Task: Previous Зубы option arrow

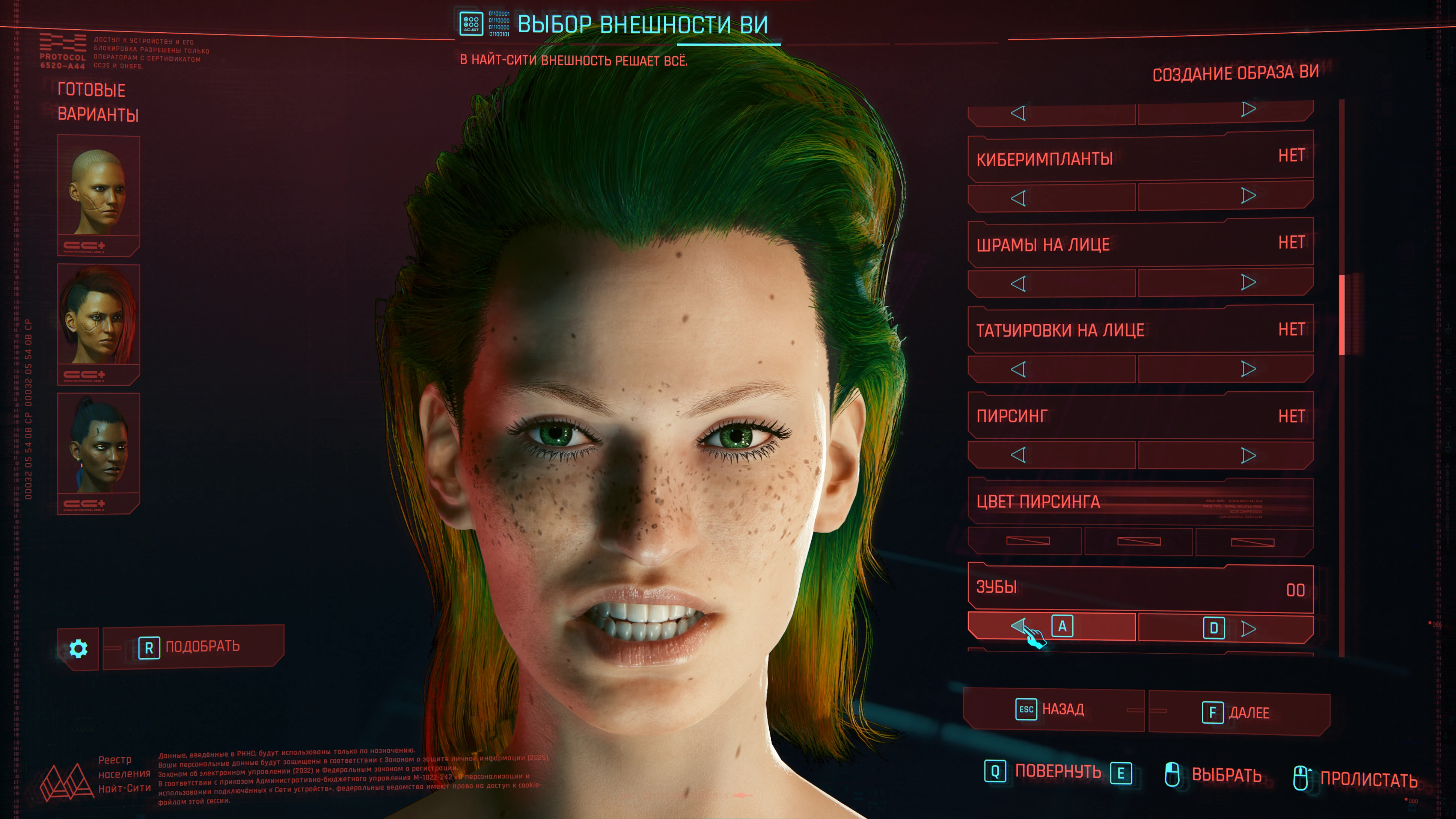Action: (x=1018, y=626)
